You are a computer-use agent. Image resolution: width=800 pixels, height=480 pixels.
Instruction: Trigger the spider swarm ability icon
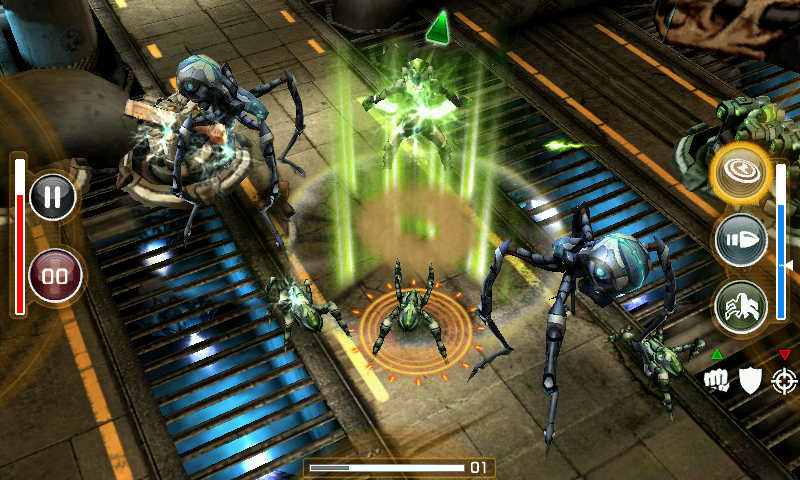[x=741, y=307]
